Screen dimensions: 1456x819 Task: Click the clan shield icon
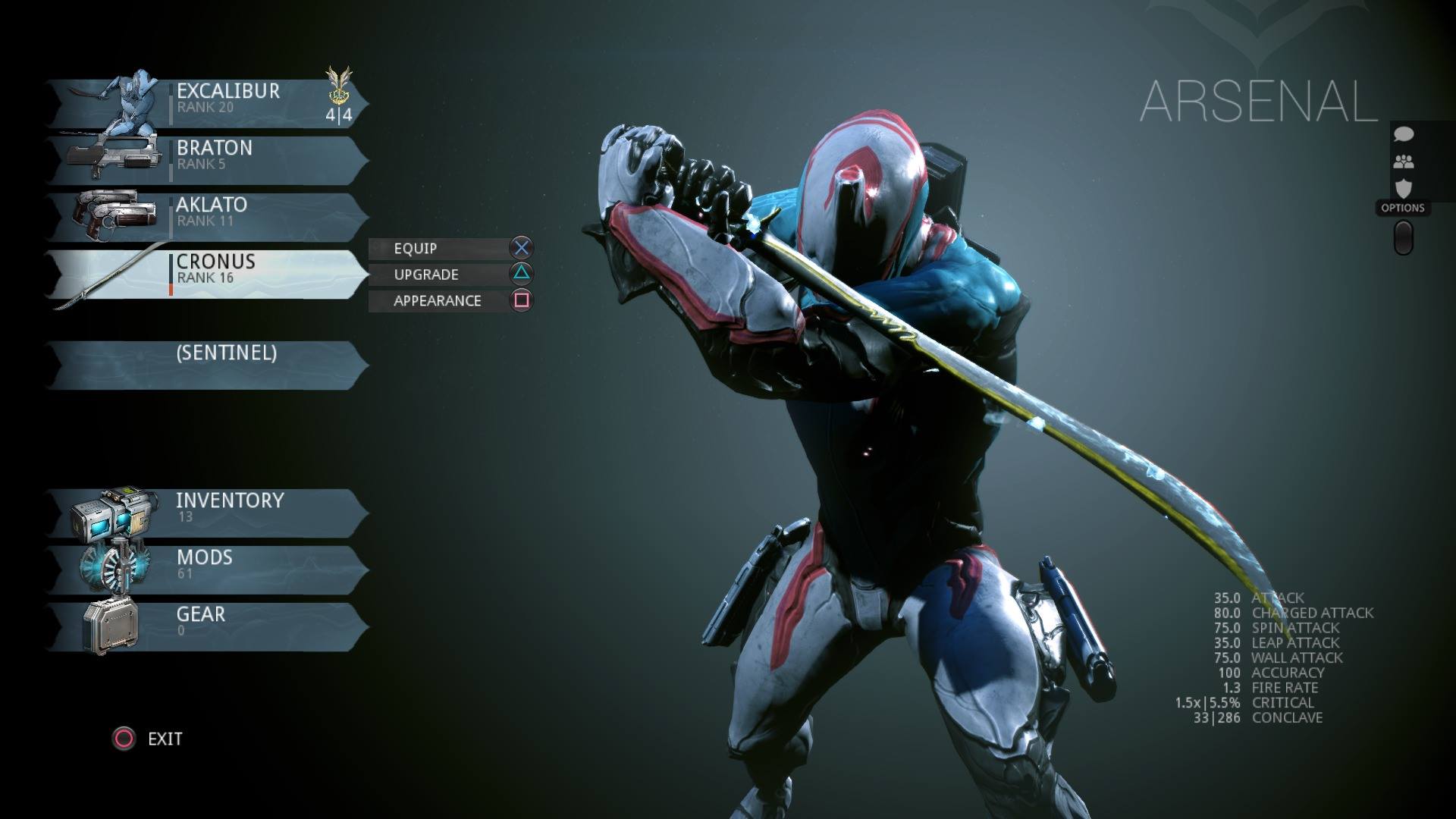coord(1404,187)
